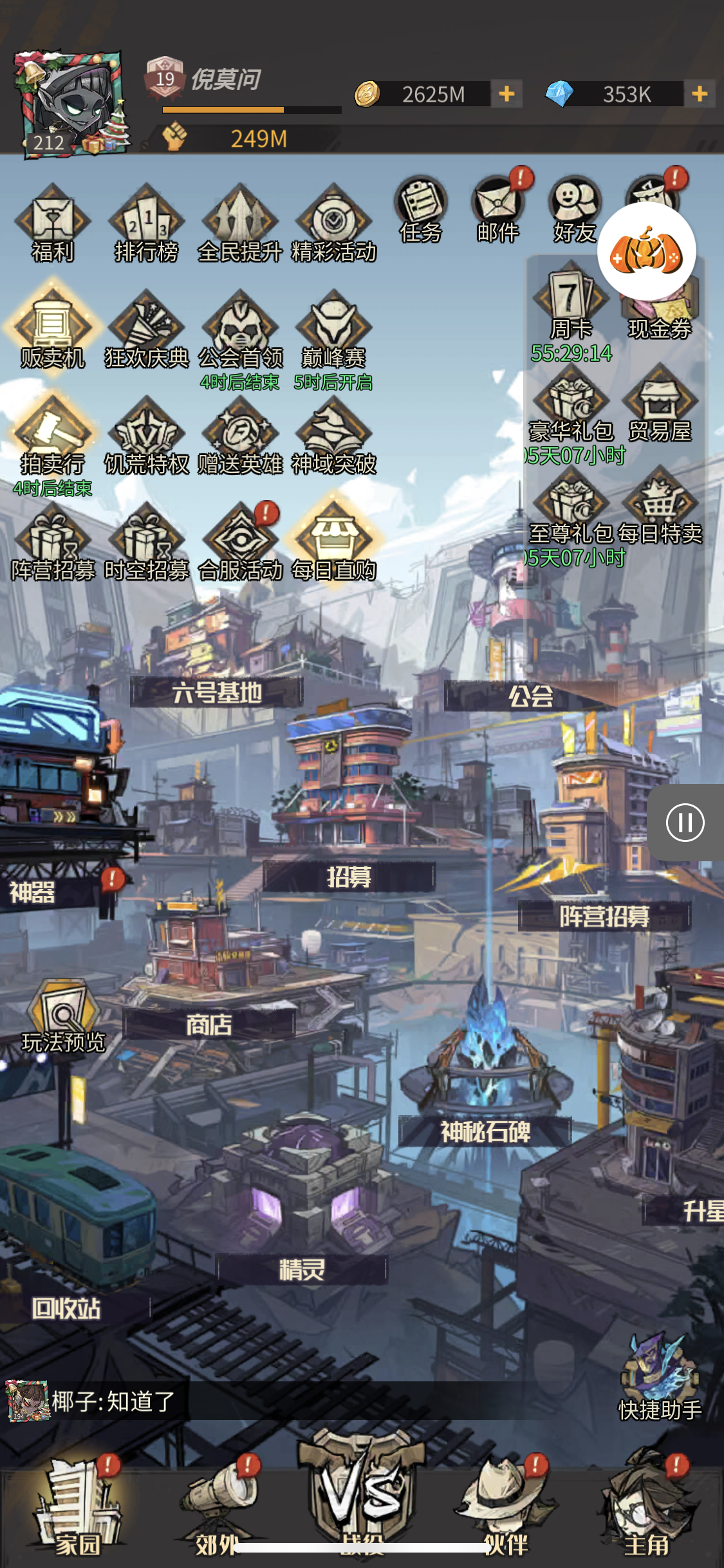
Task: Add diamonds with the plus button
Action: [700, 94]
